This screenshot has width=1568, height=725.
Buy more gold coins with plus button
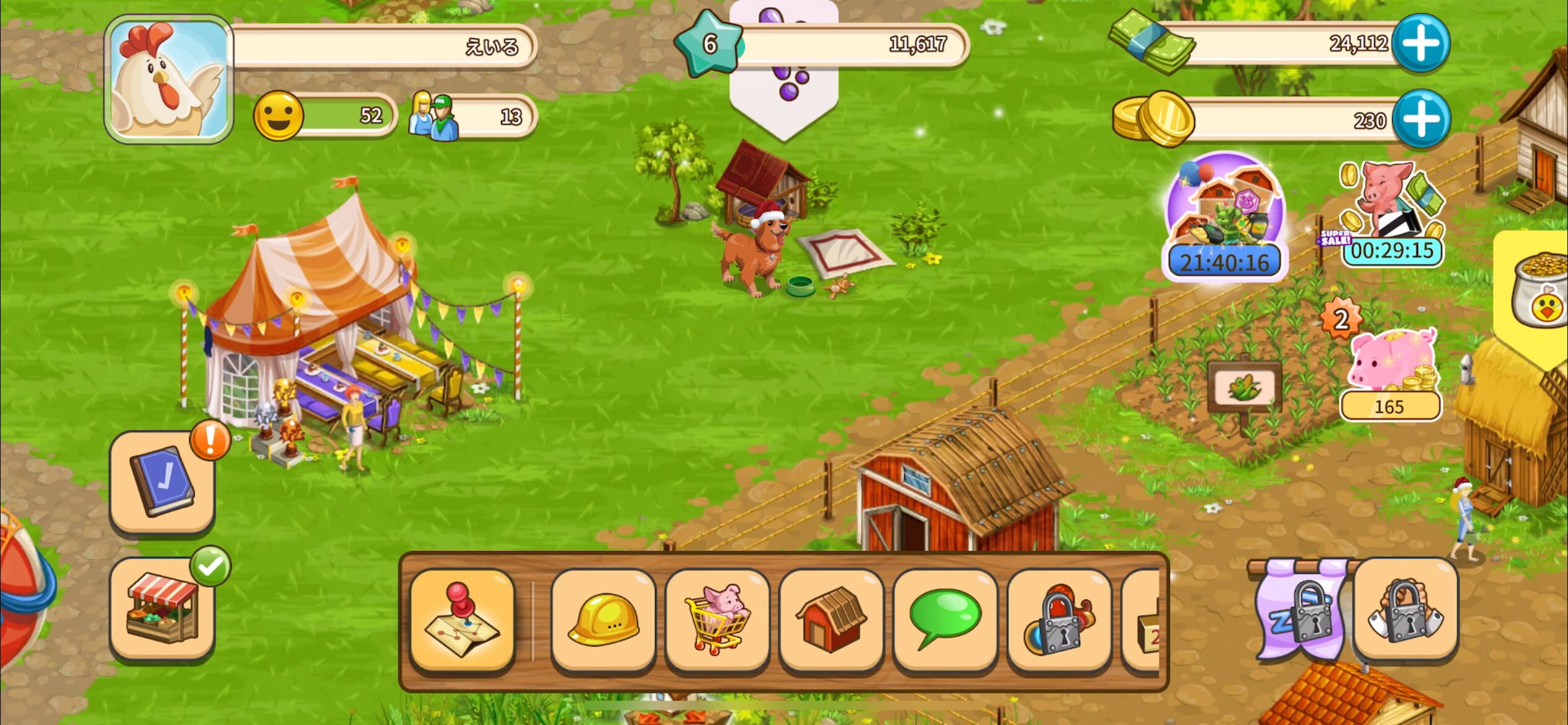tap(1421, 118)
